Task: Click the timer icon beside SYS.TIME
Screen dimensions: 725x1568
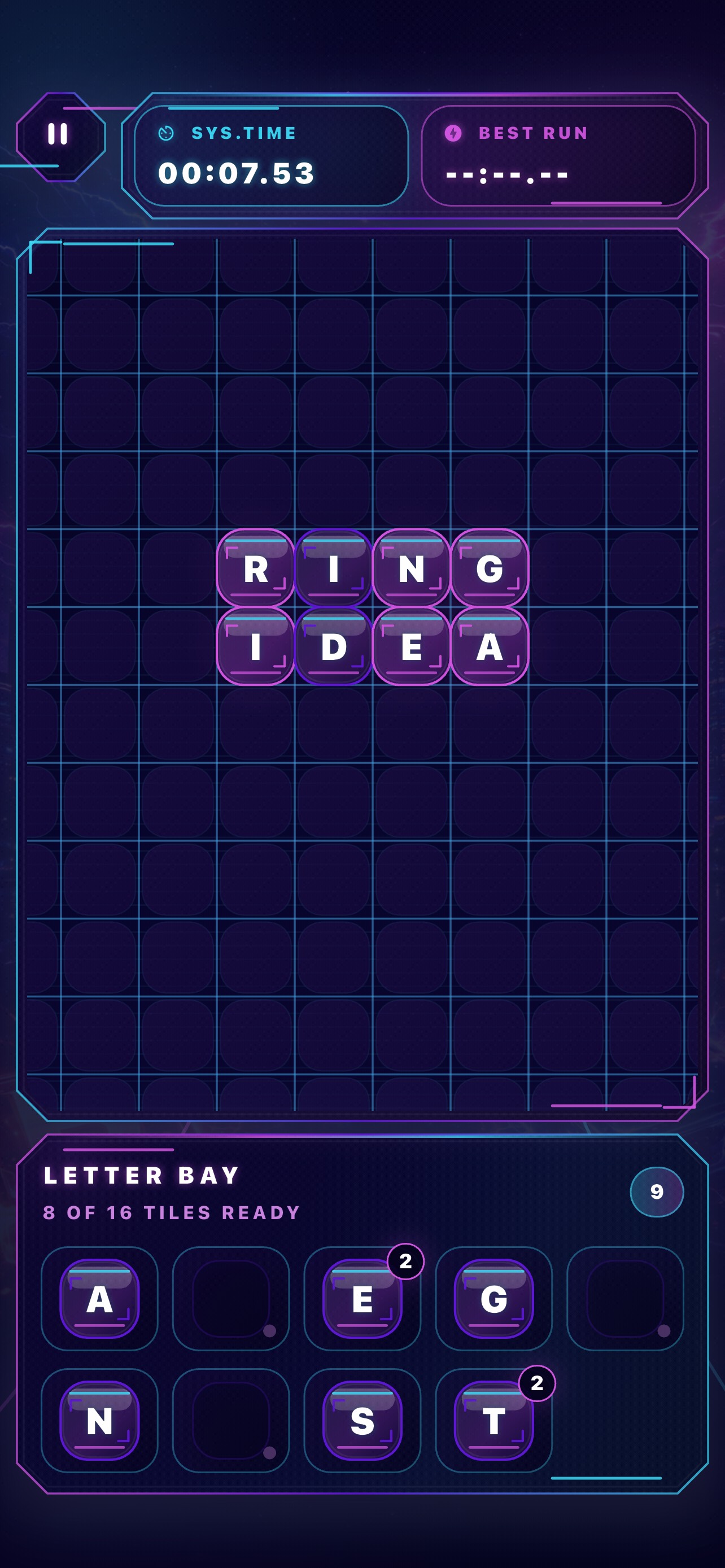Action: pyautogui.click(x=166, y=133)
